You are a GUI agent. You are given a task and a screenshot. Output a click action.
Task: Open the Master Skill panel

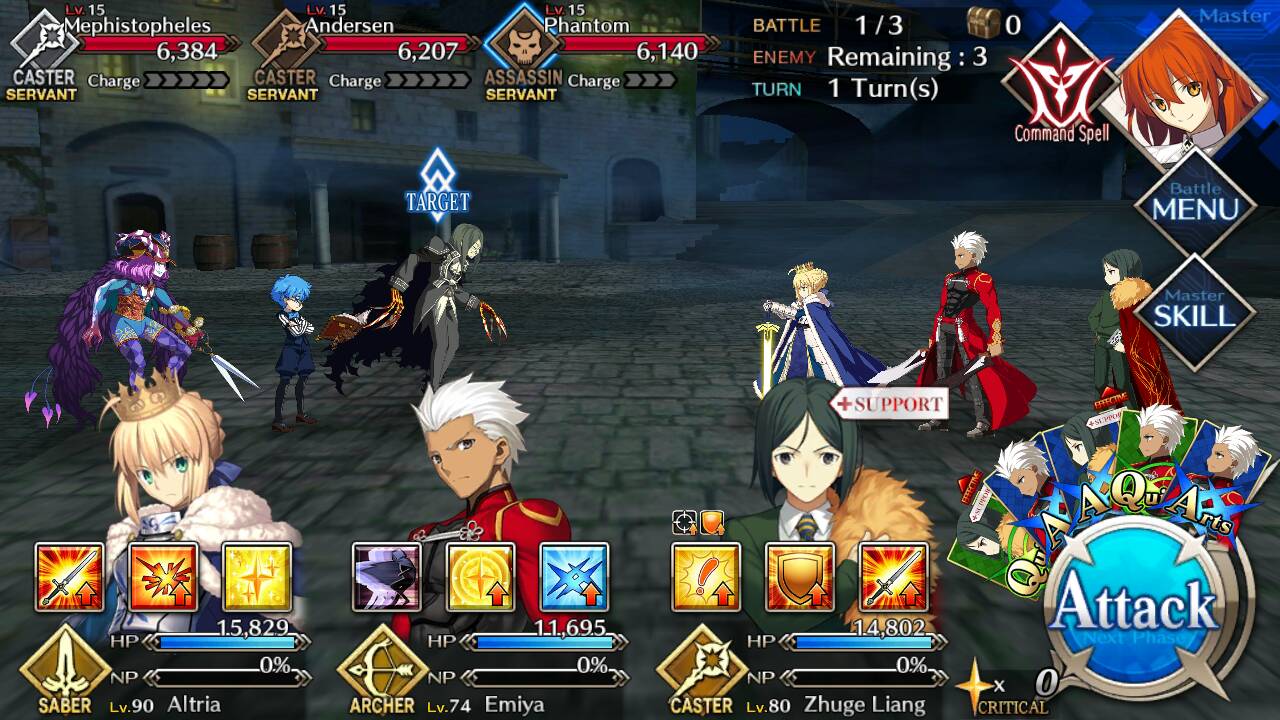click(x=1195, y=311)
